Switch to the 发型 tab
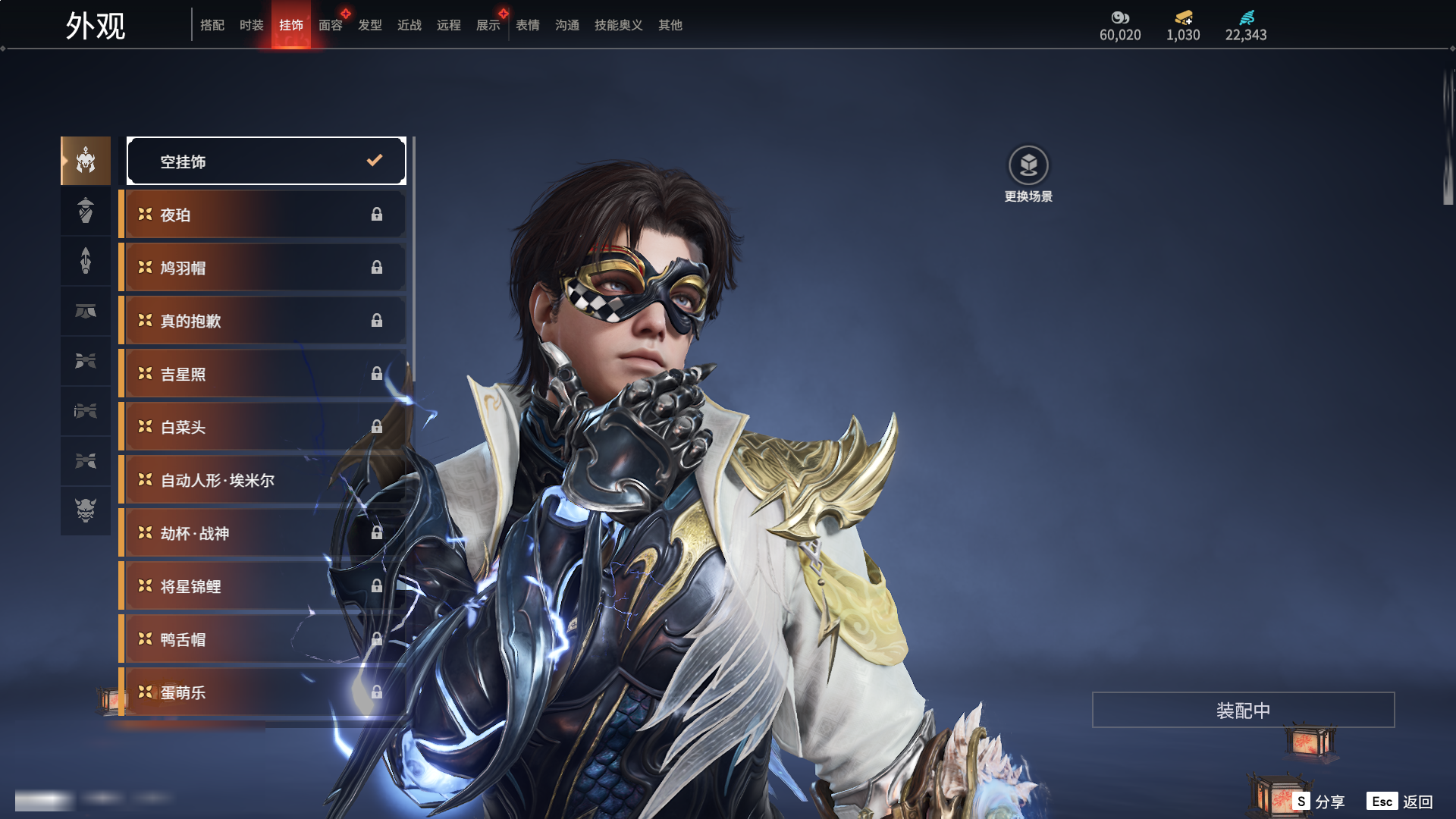 coord(370,25)
